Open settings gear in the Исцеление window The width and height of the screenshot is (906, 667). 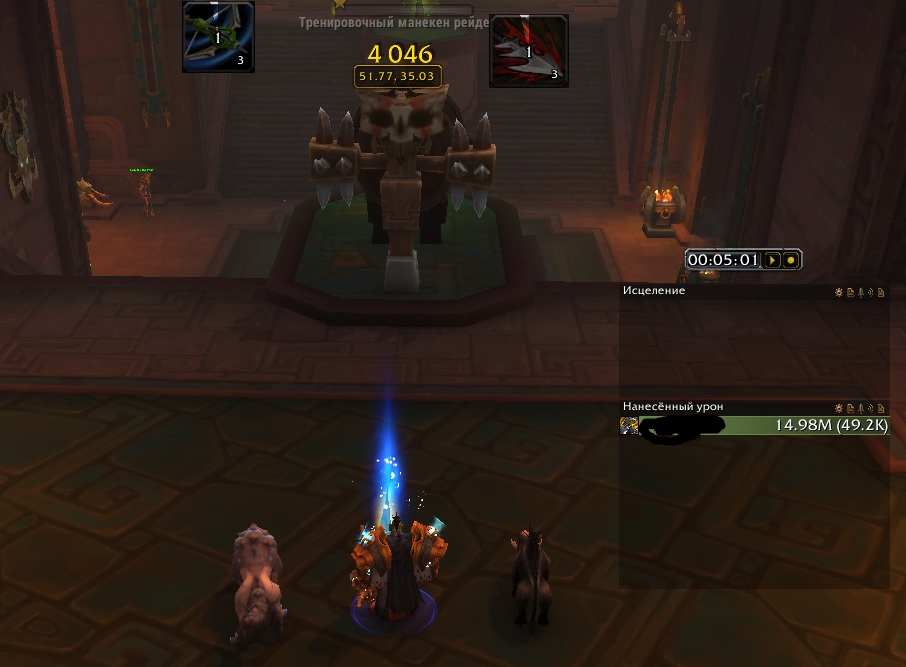839,292
